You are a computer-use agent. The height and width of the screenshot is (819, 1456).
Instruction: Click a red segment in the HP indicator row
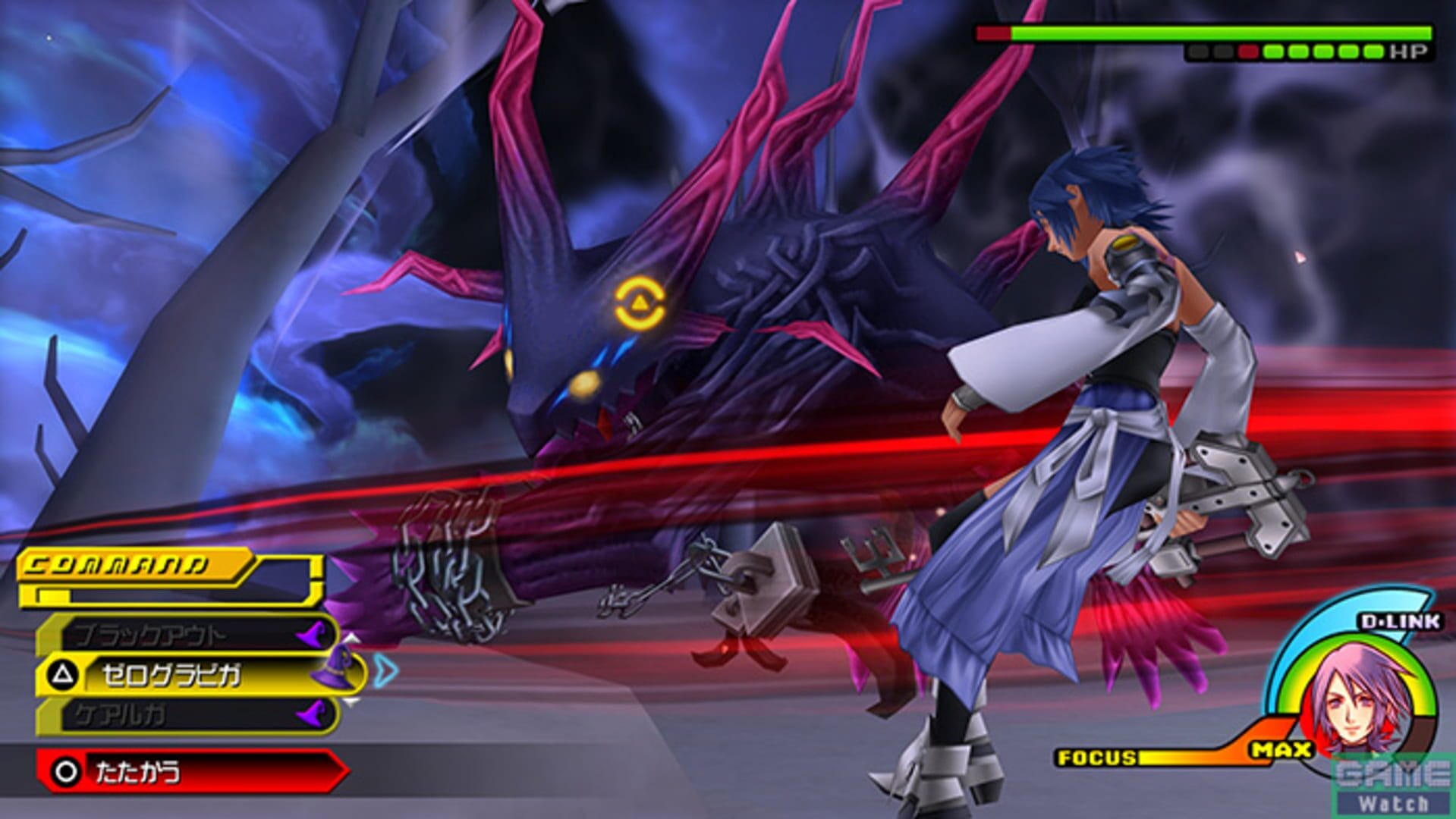click(1248, 52)
